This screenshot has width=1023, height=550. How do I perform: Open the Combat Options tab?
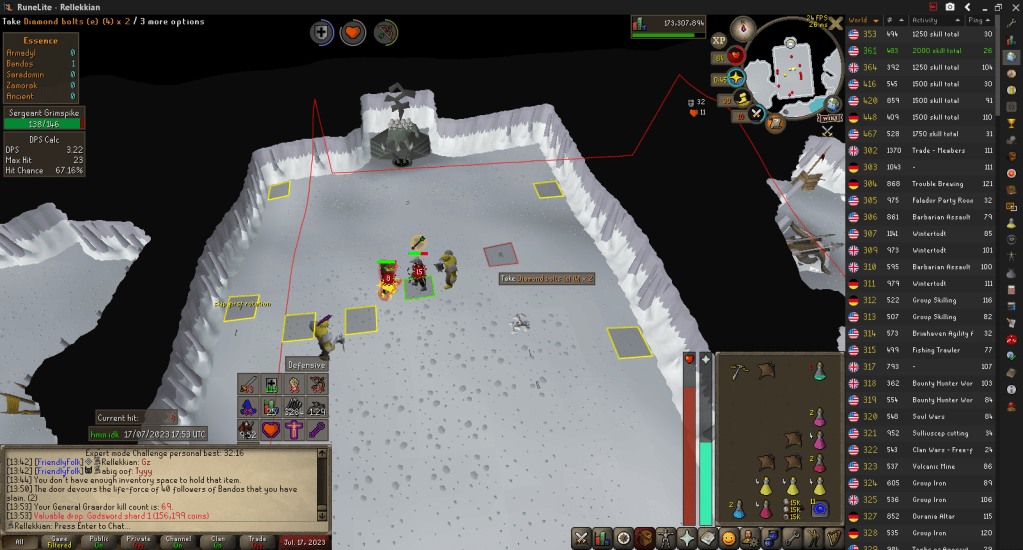[581, 539]
